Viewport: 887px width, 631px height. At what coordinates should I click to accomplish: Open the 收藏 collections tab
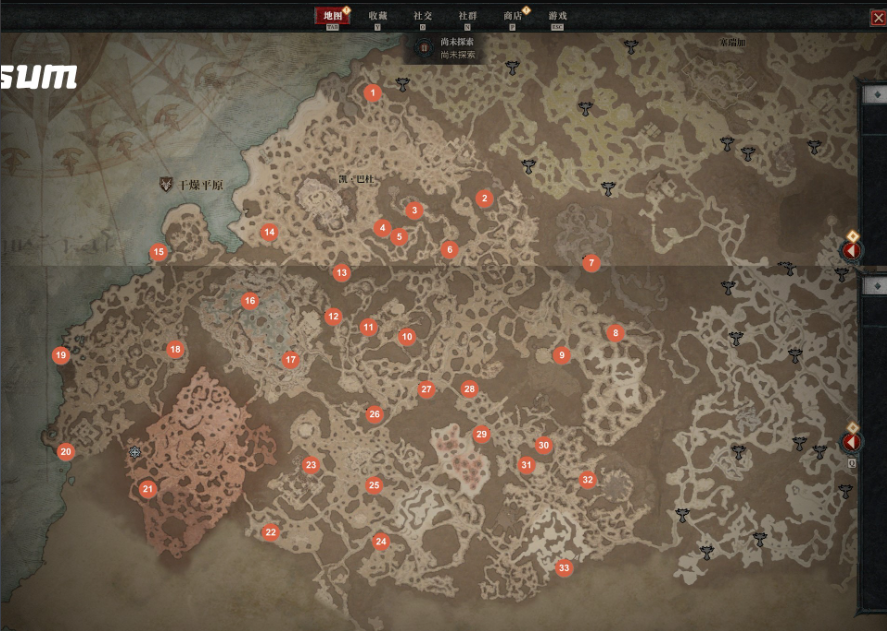coord(378,16)
